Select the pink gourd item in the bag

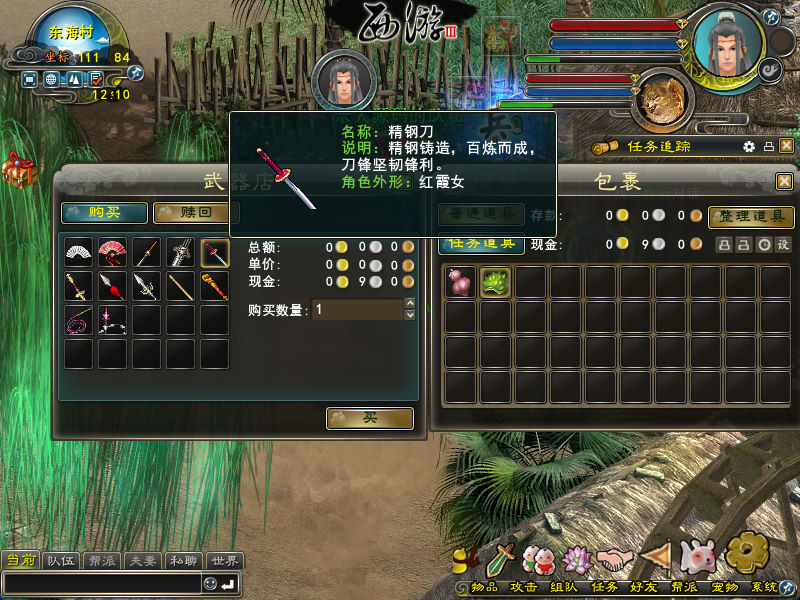[460, 283]
